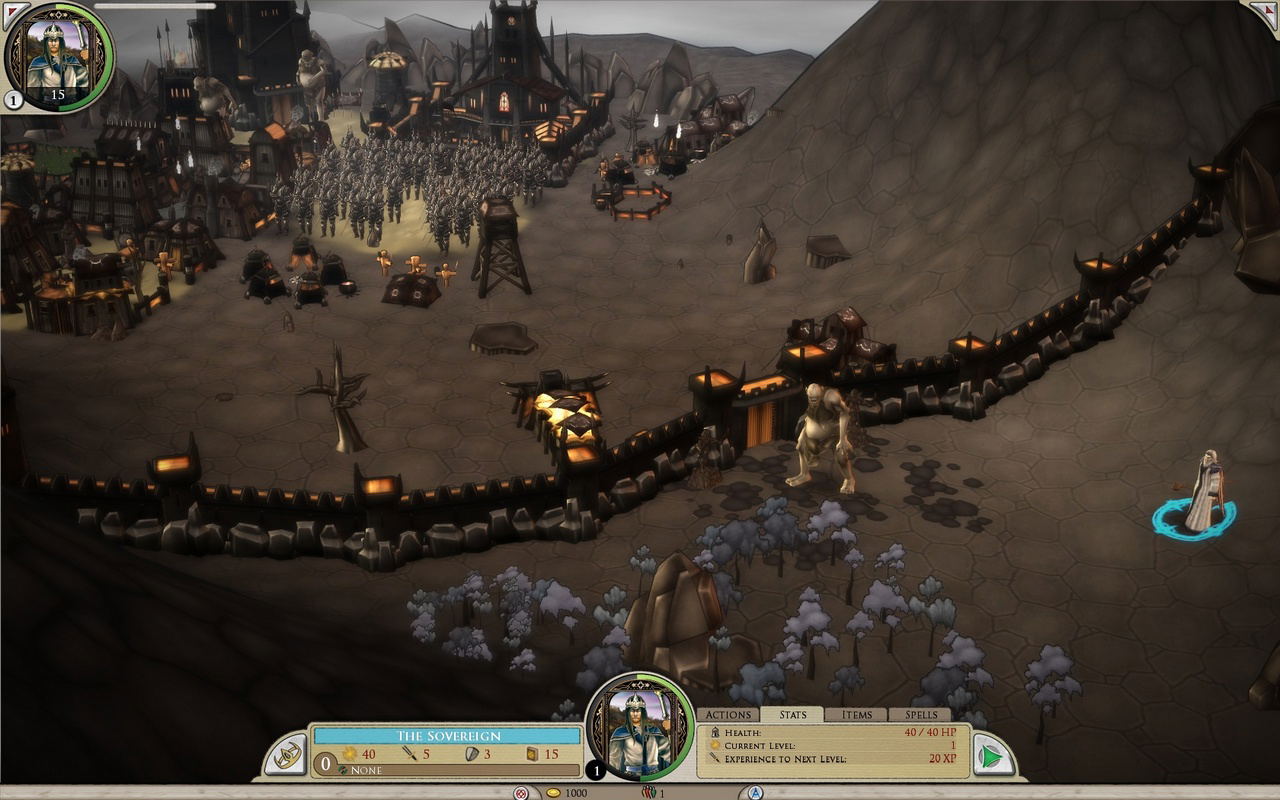Click the top-left corner arrow button

[x=14, y=12]
